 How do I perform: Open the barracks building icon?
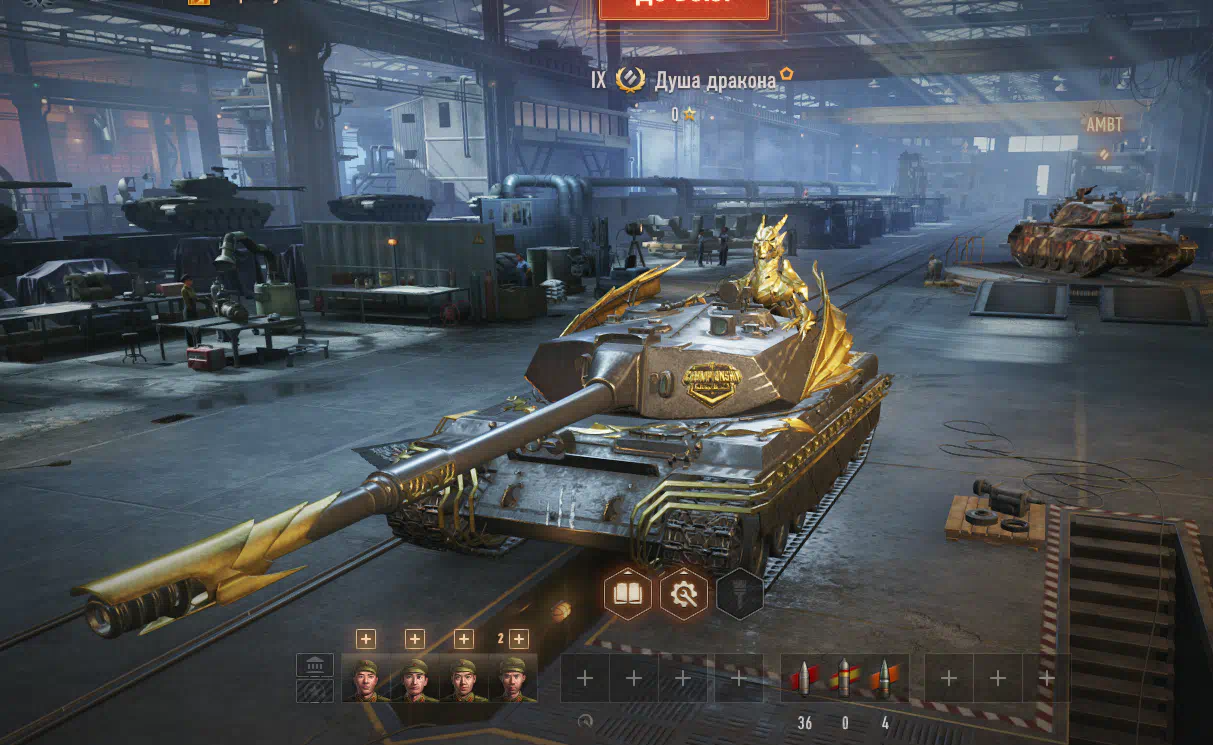(x=315, y=665)
